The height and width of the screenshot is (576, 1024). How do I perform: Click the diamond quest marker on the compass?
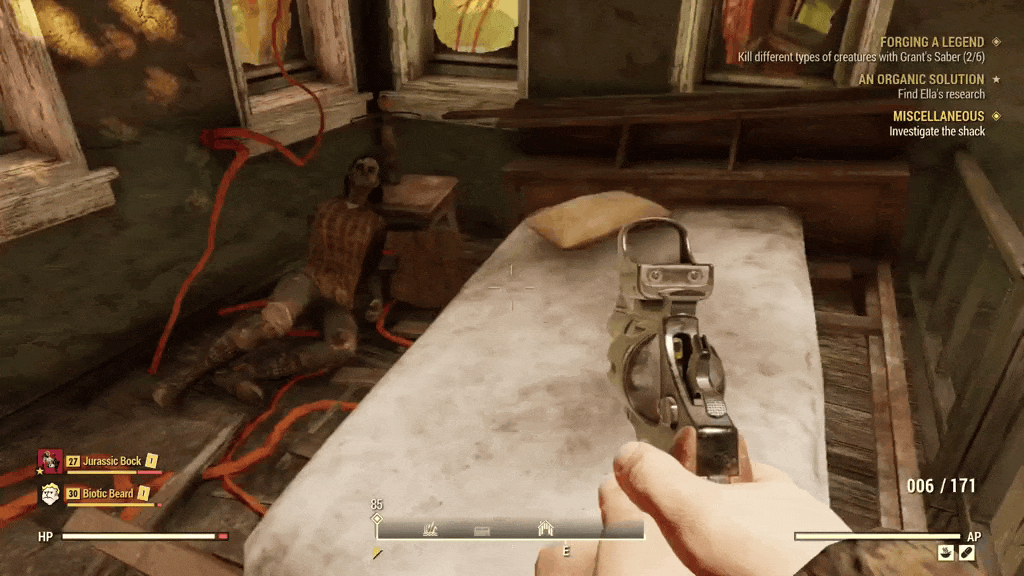tap(377, 519)
